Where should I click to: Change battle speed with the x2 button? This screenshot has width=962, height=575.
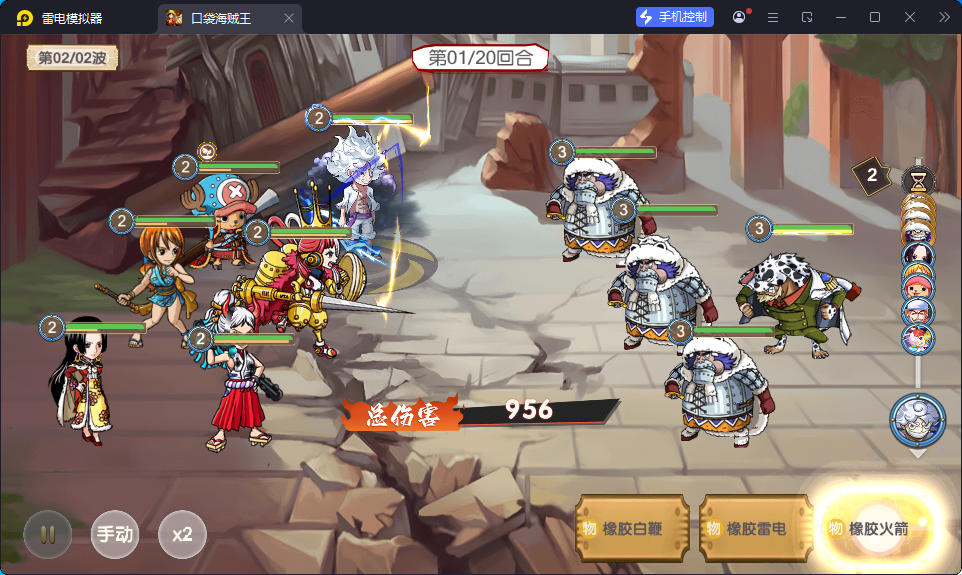pyautogui.click(x=182, y=534)
